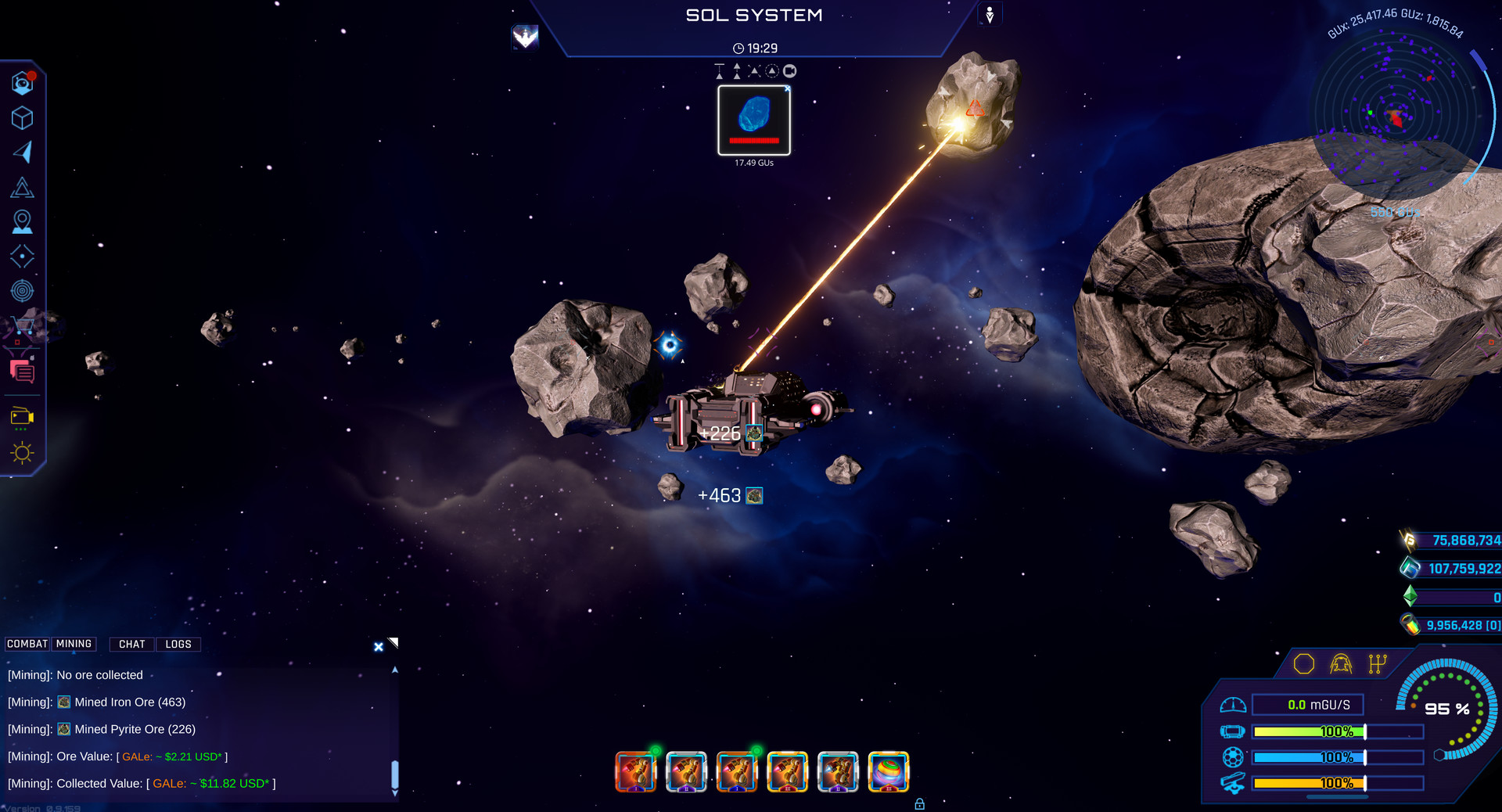Open the red chat messages icon
Screen dimensions: 1502x812
coord(22,371)
